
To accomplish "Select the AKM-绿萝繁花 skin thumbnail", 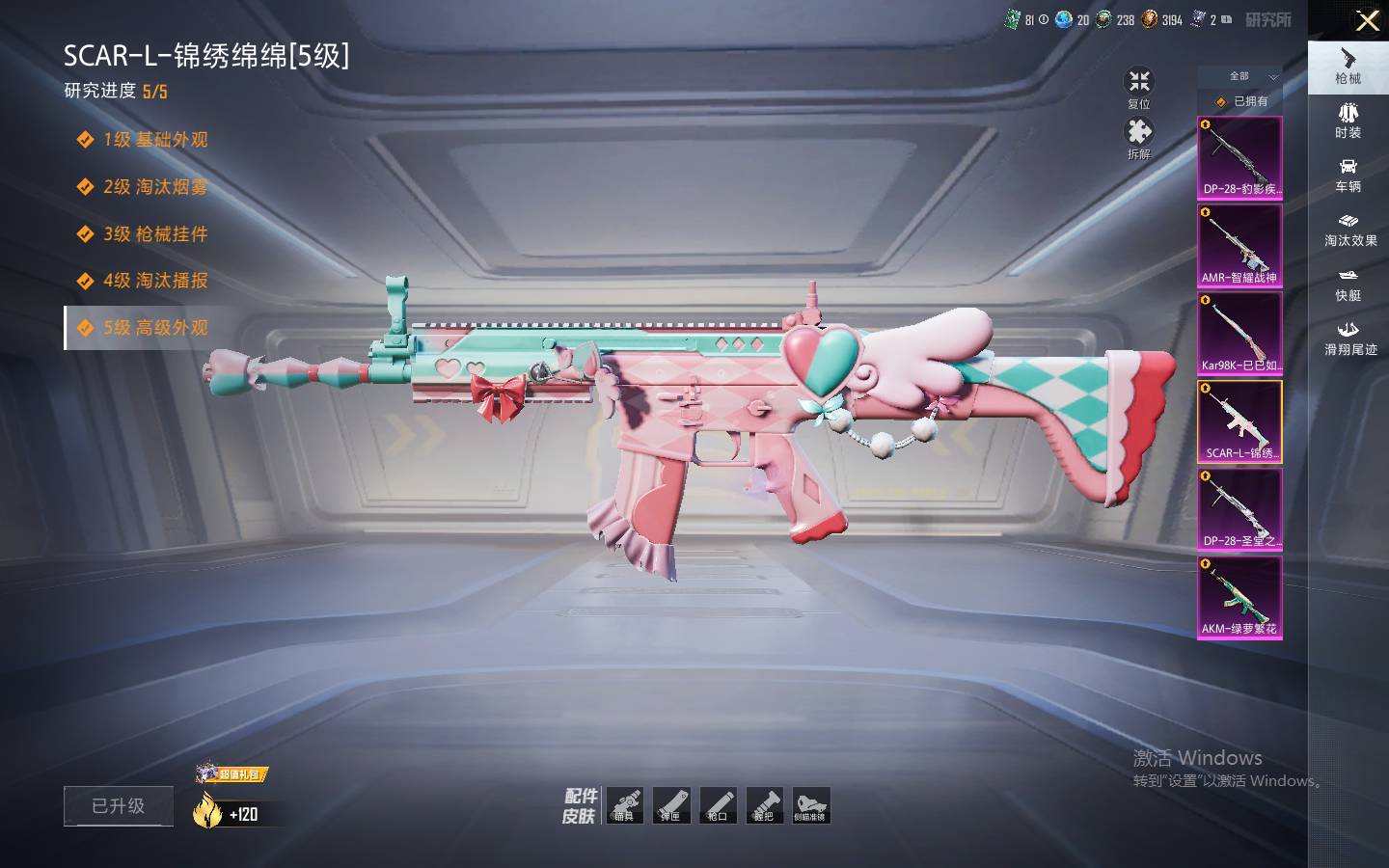I will (1239, 596).
